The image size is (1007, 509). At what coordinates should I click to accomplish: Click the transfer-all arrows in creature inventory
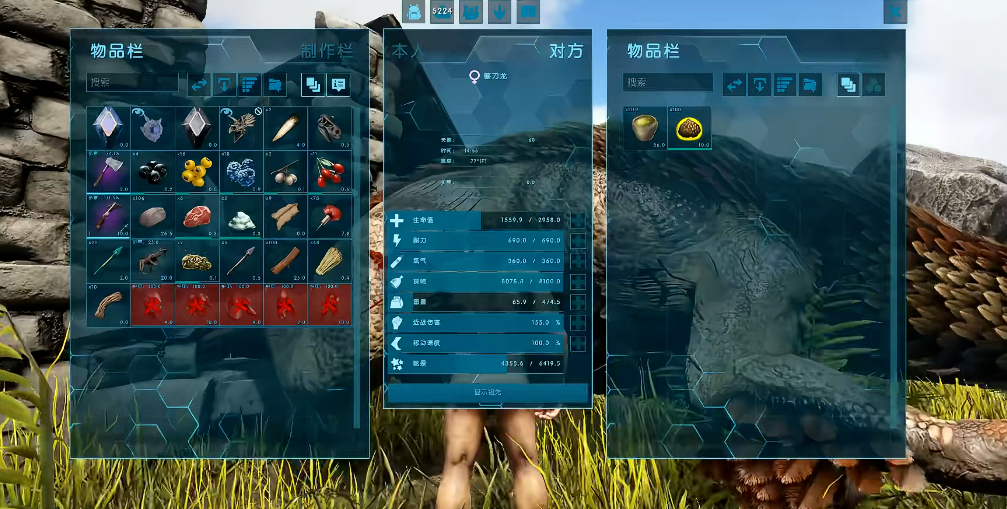tap(734, 84)
